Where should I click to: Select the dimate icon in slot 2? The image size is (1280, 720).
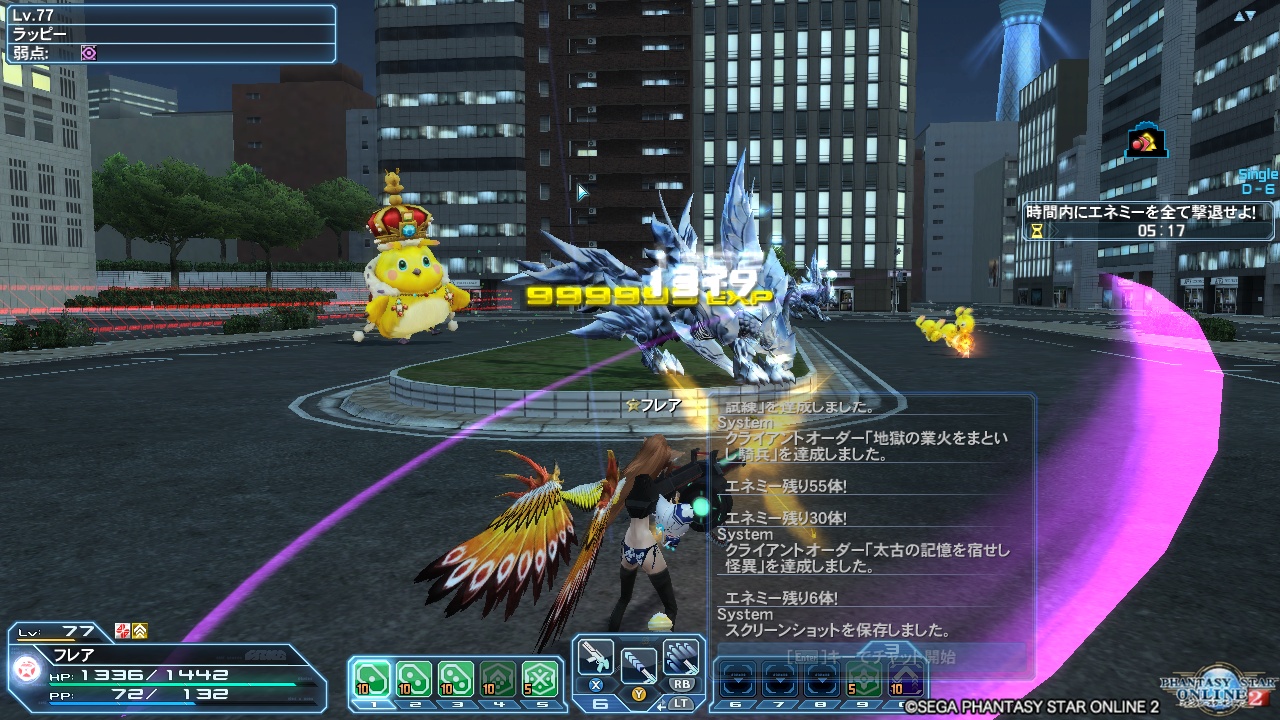coord(414,679)
